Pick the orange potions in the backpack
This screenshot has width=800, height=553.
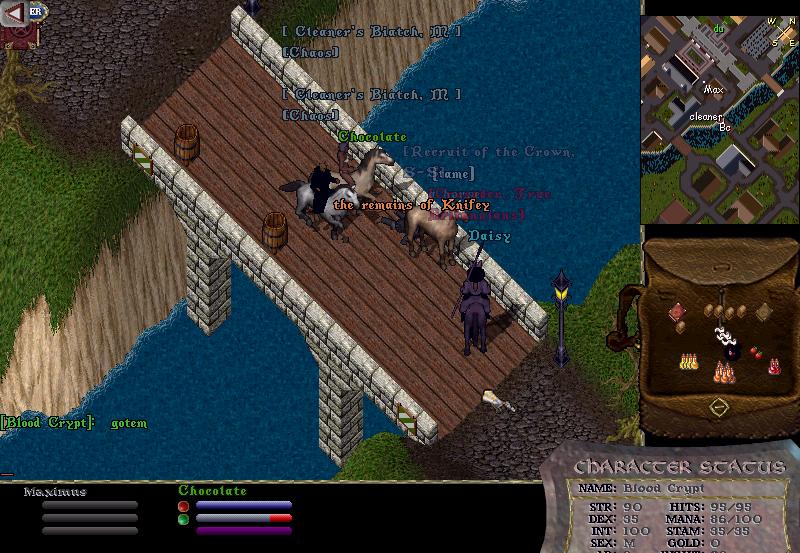point(722,374)
